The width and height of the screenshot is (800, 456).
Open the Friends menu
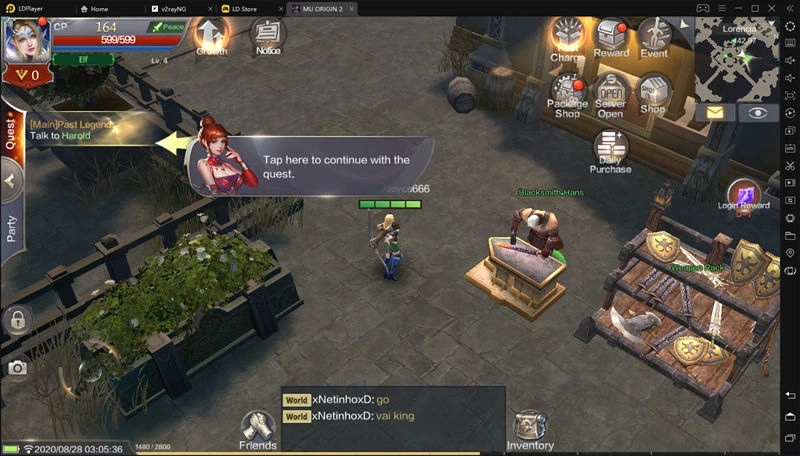point(258,428)
